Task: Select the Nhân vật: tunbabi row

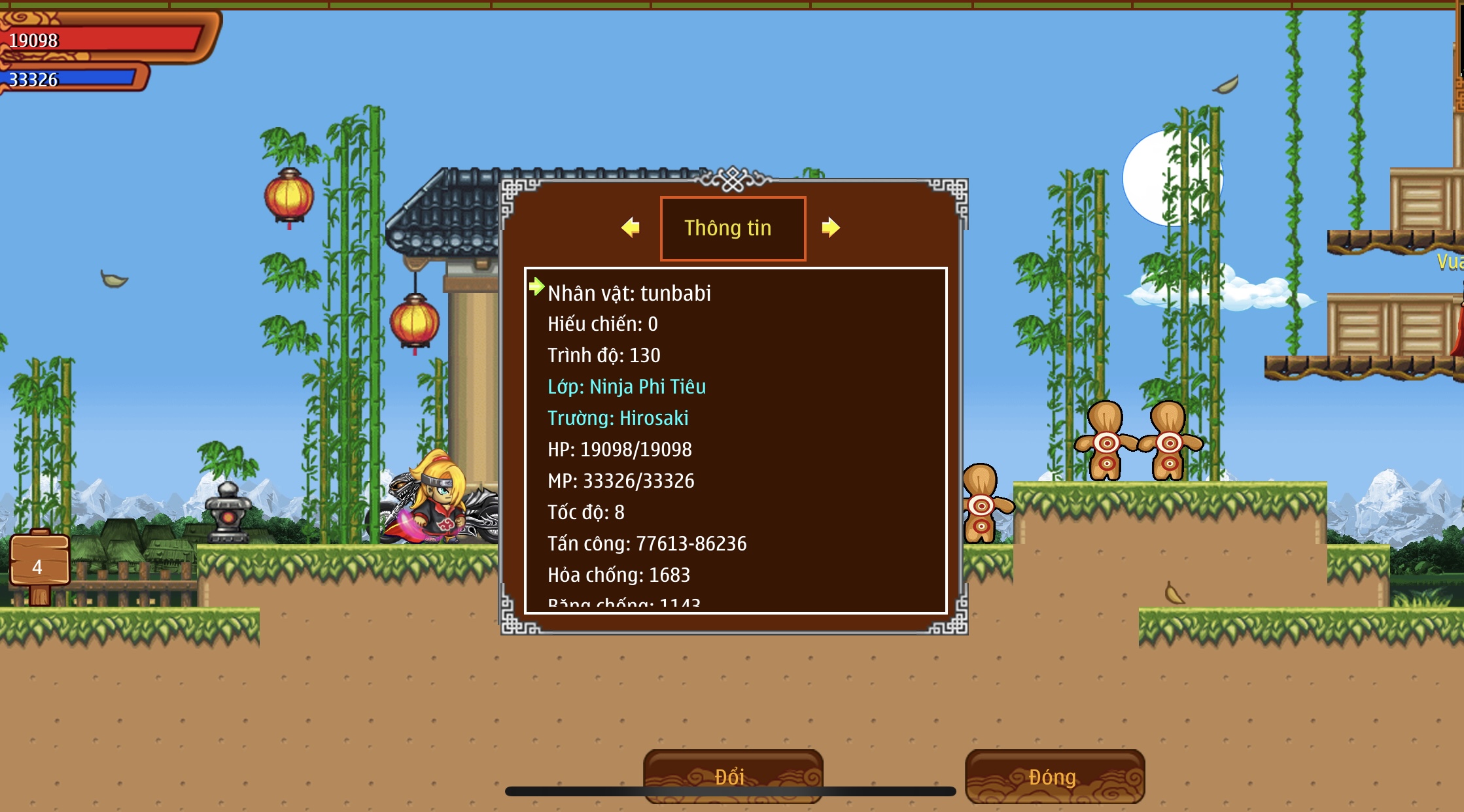Action: 629,293
